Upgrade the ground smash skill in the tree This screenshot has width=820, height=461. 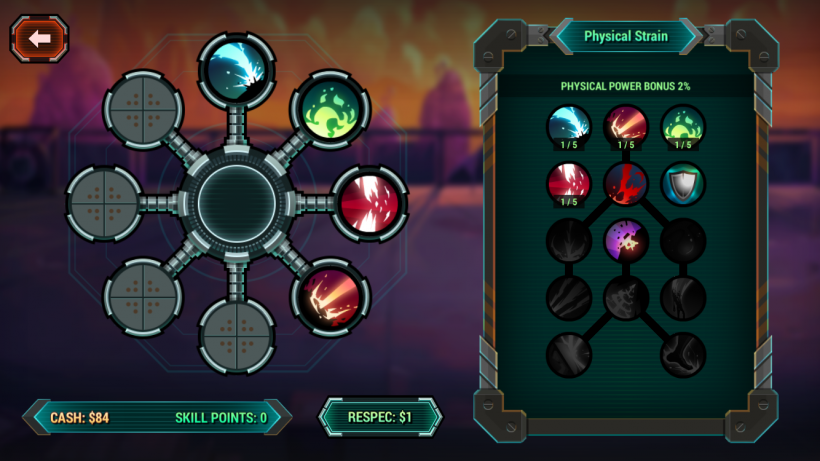(x=626, y=127)
